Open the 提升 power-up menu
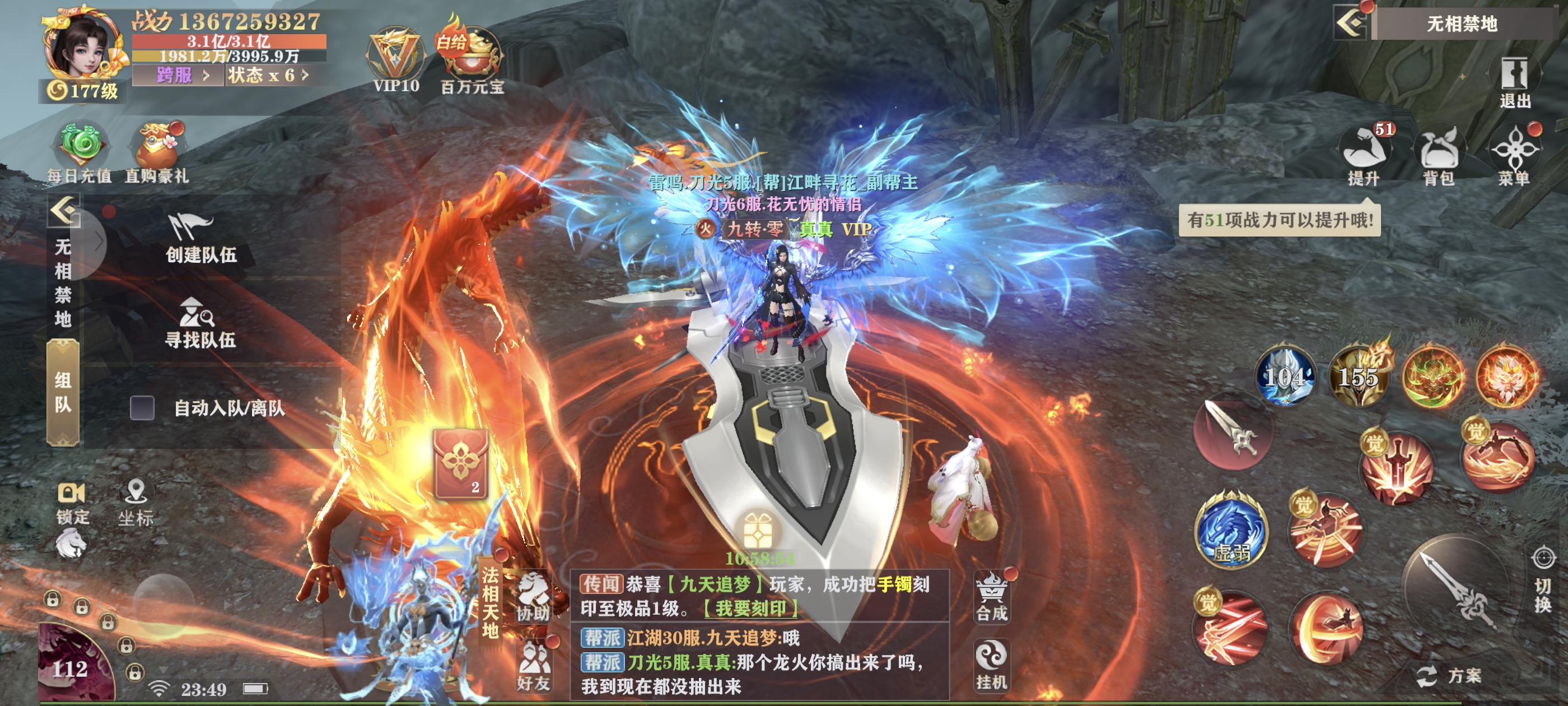Image resolution: width=1568 pixels, height=706 pixels. (x=1364, y=155)
